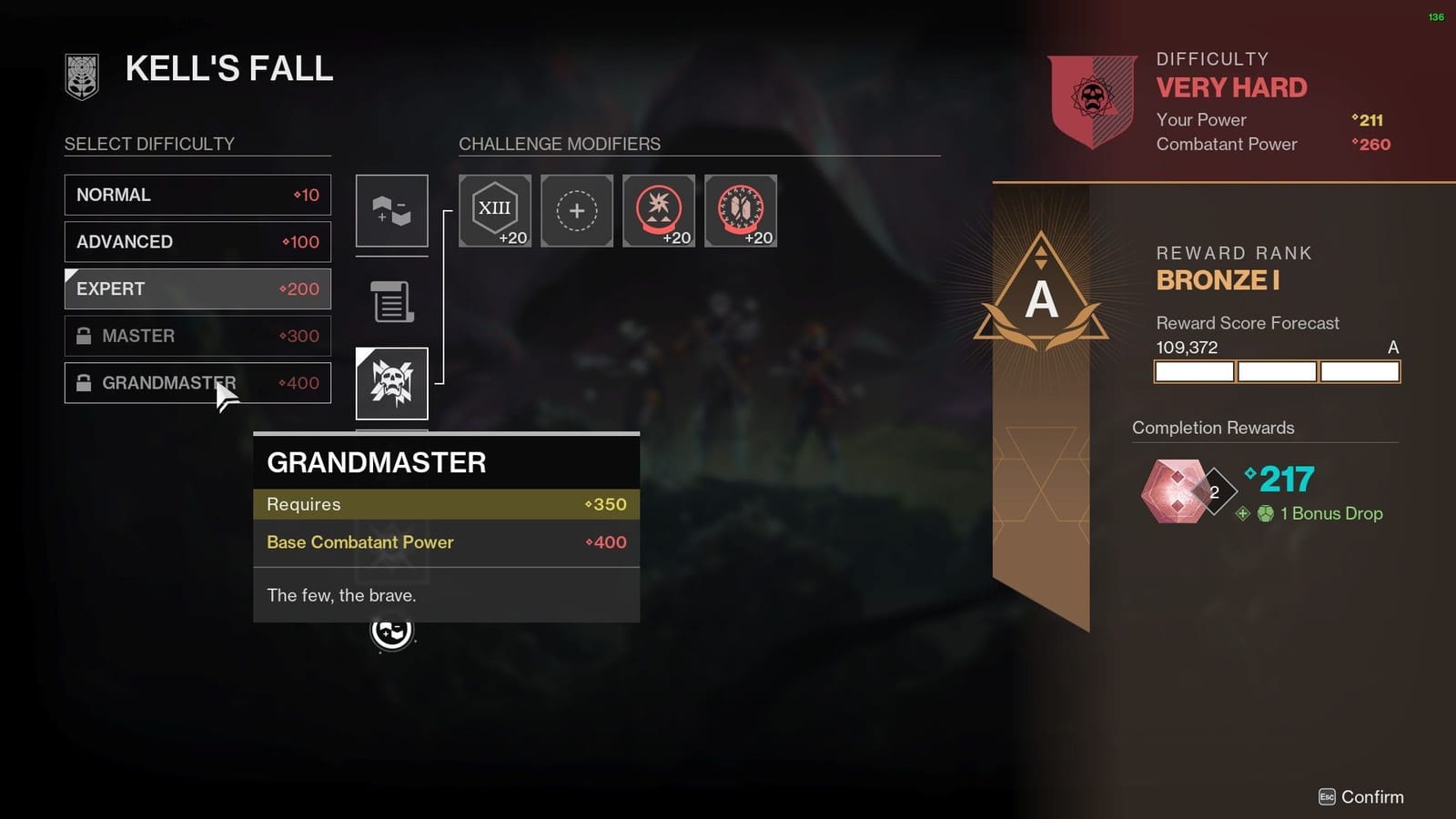
Task: Switch to Expert difficulty
Action: [x=197, y=288]
